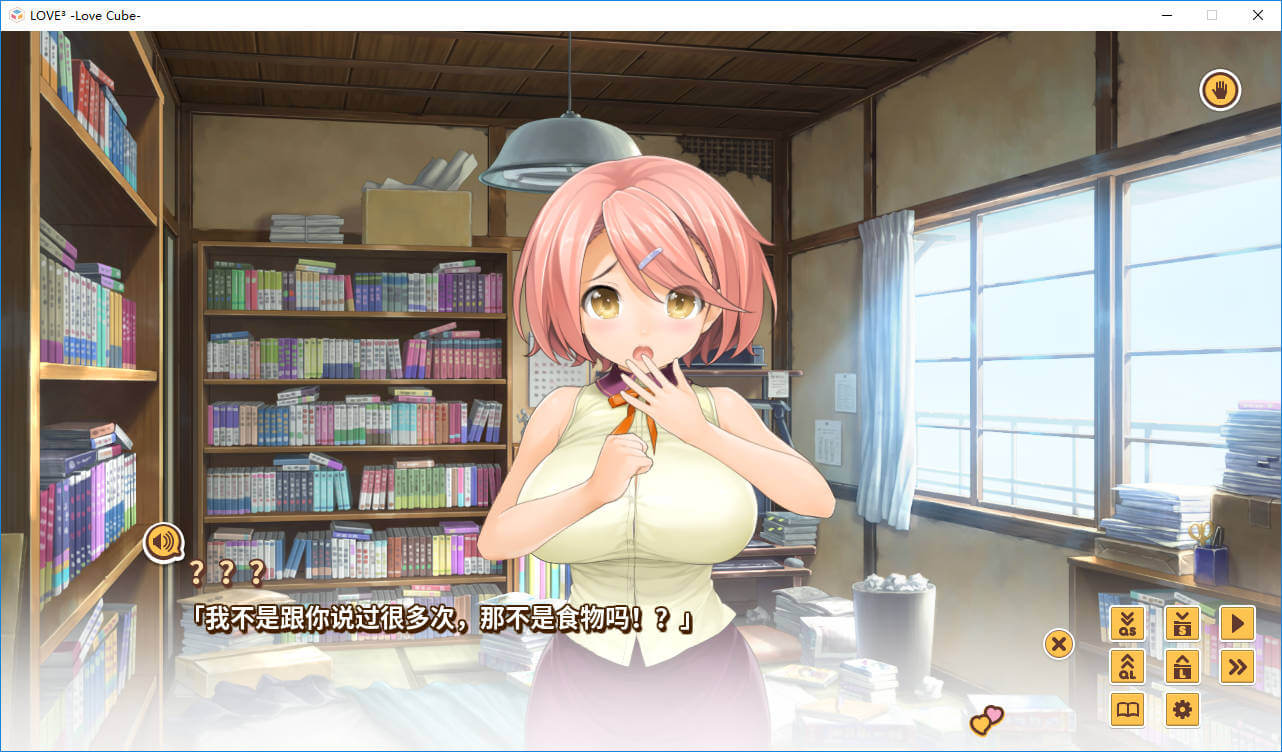The image size is (1282, 752).
Task: Replay the voice line with the speaker icon
Action: (164, 542)
